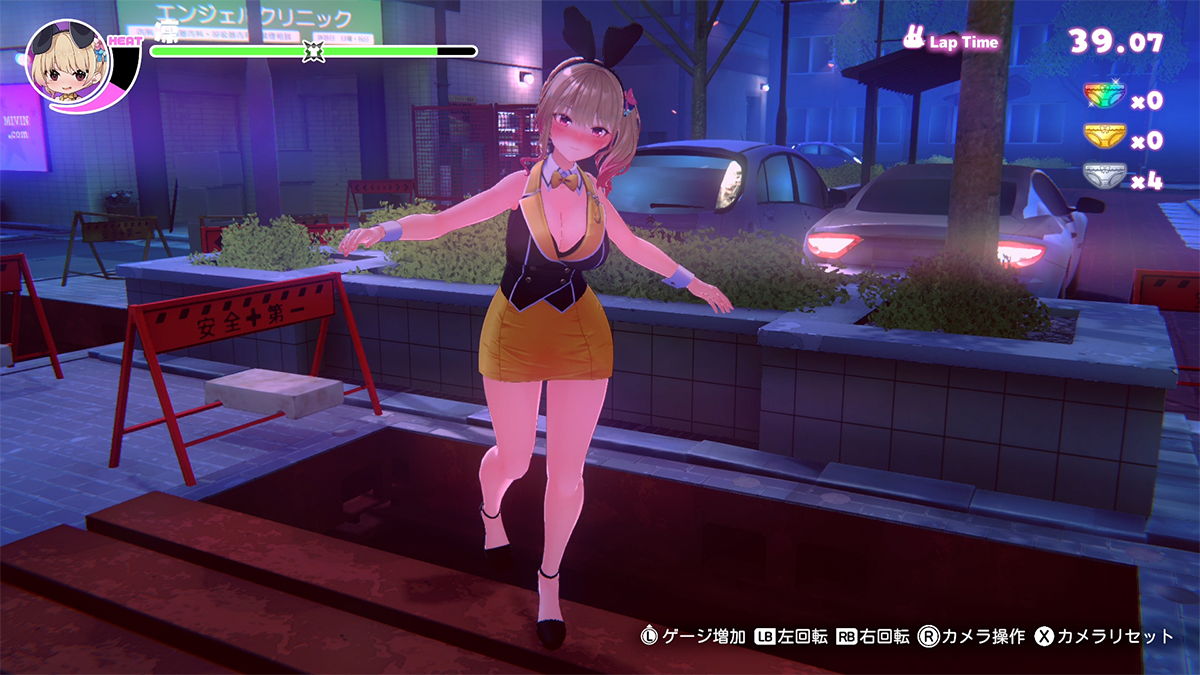Select the rainbow underwear collectible icon
The height and width of the screenshot is (675, 1200).
click(x=1105, y=96)
